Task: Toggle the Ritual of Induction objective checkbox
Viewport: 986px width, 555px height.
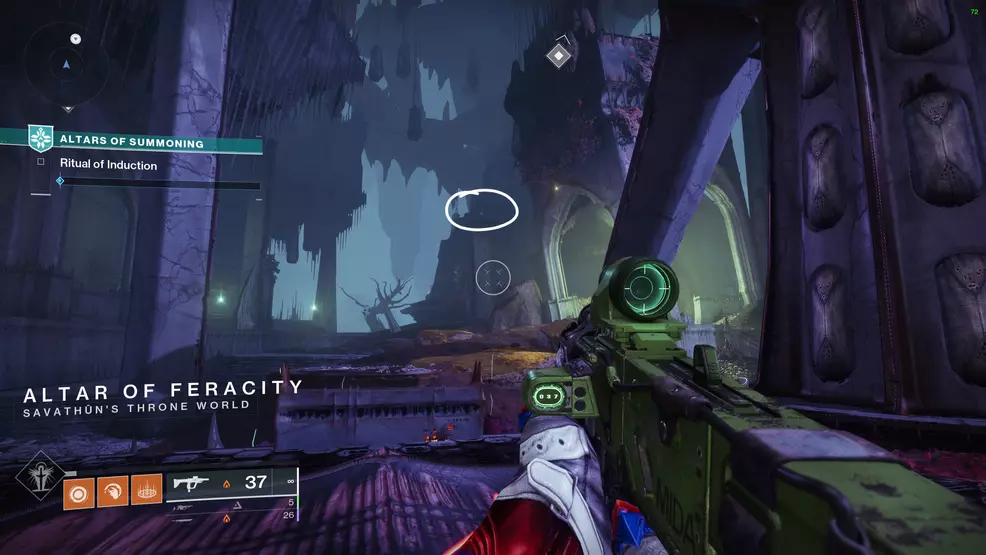Action: [41, 162]
